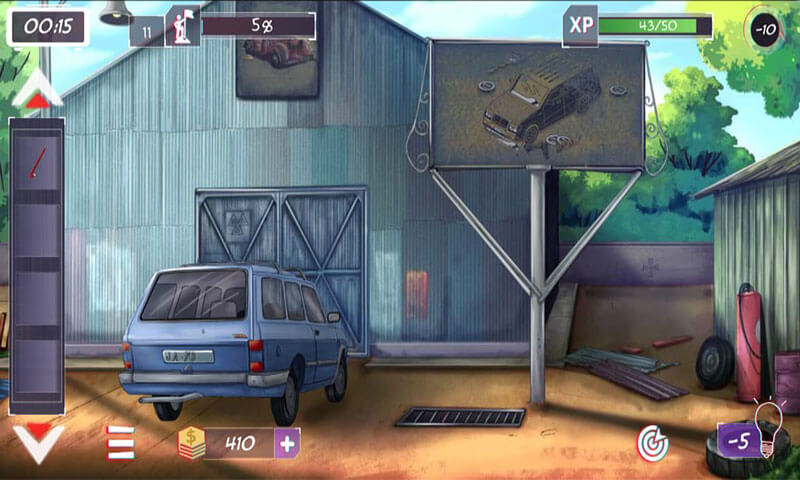The height and width of the screenshot is (480, 800).
Task: Select the red stick item in inventory
Action: coord(37,162)
